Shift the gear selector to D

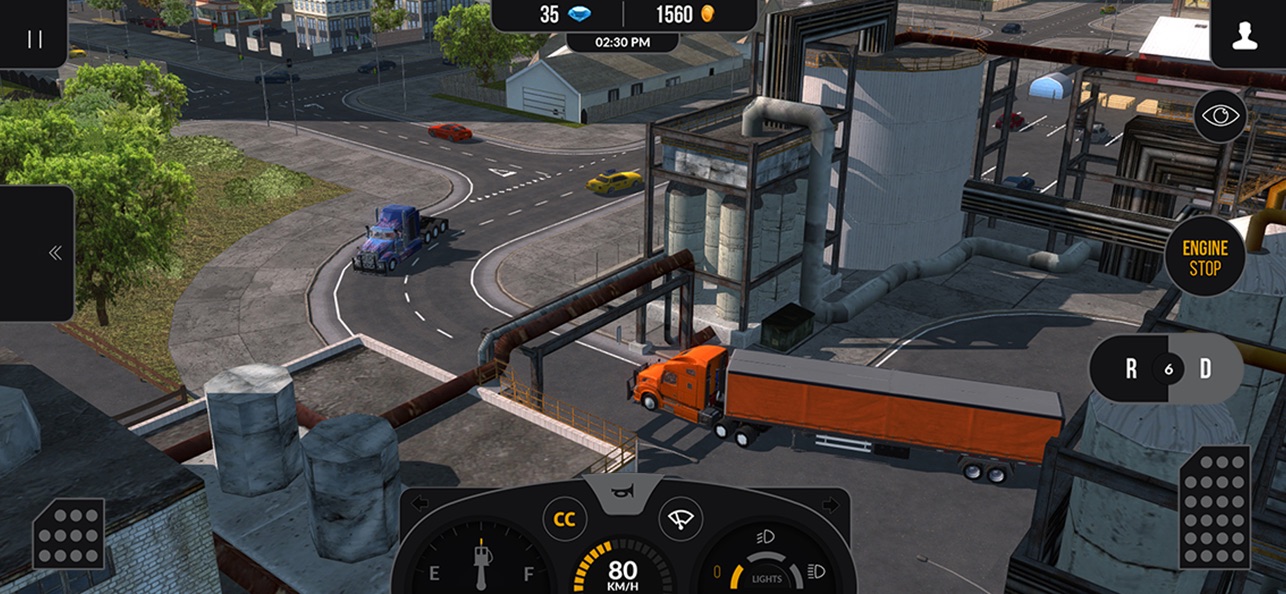1206,369
